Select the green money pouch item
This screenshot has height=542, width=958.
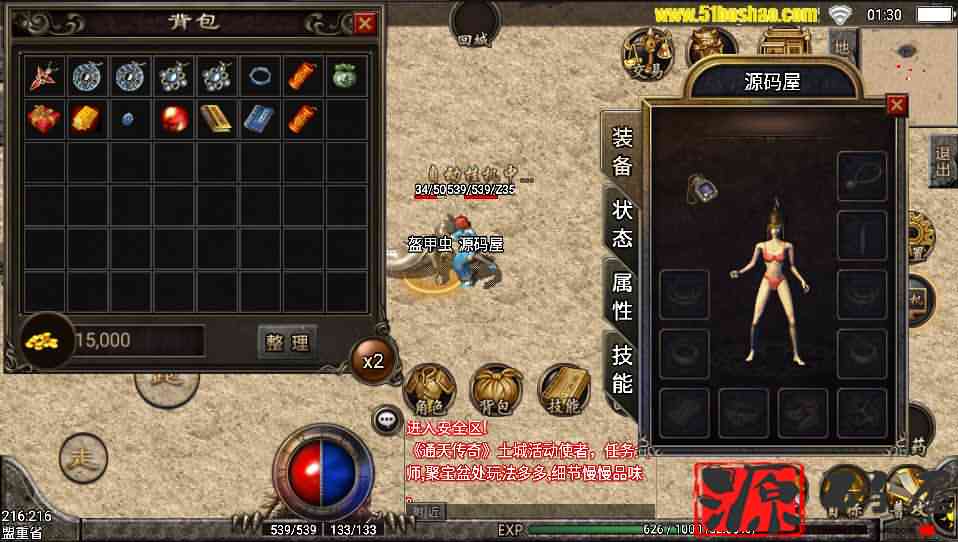pos(345,76)
